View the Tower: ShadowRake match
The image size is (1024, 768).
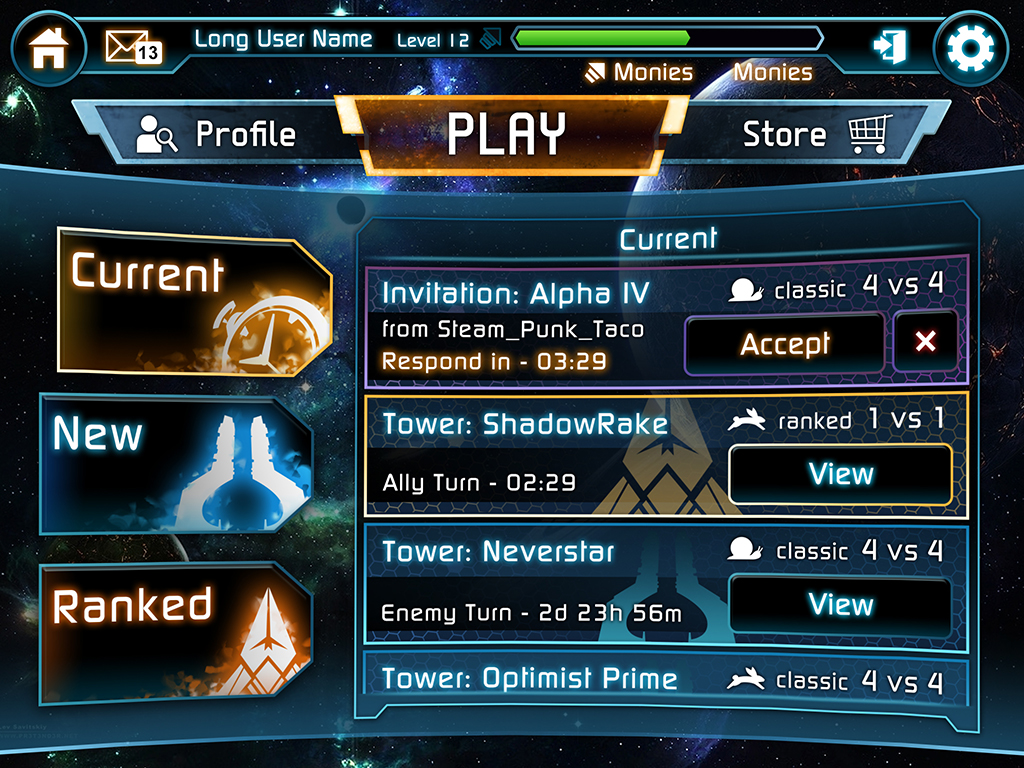tap(840, 474)
